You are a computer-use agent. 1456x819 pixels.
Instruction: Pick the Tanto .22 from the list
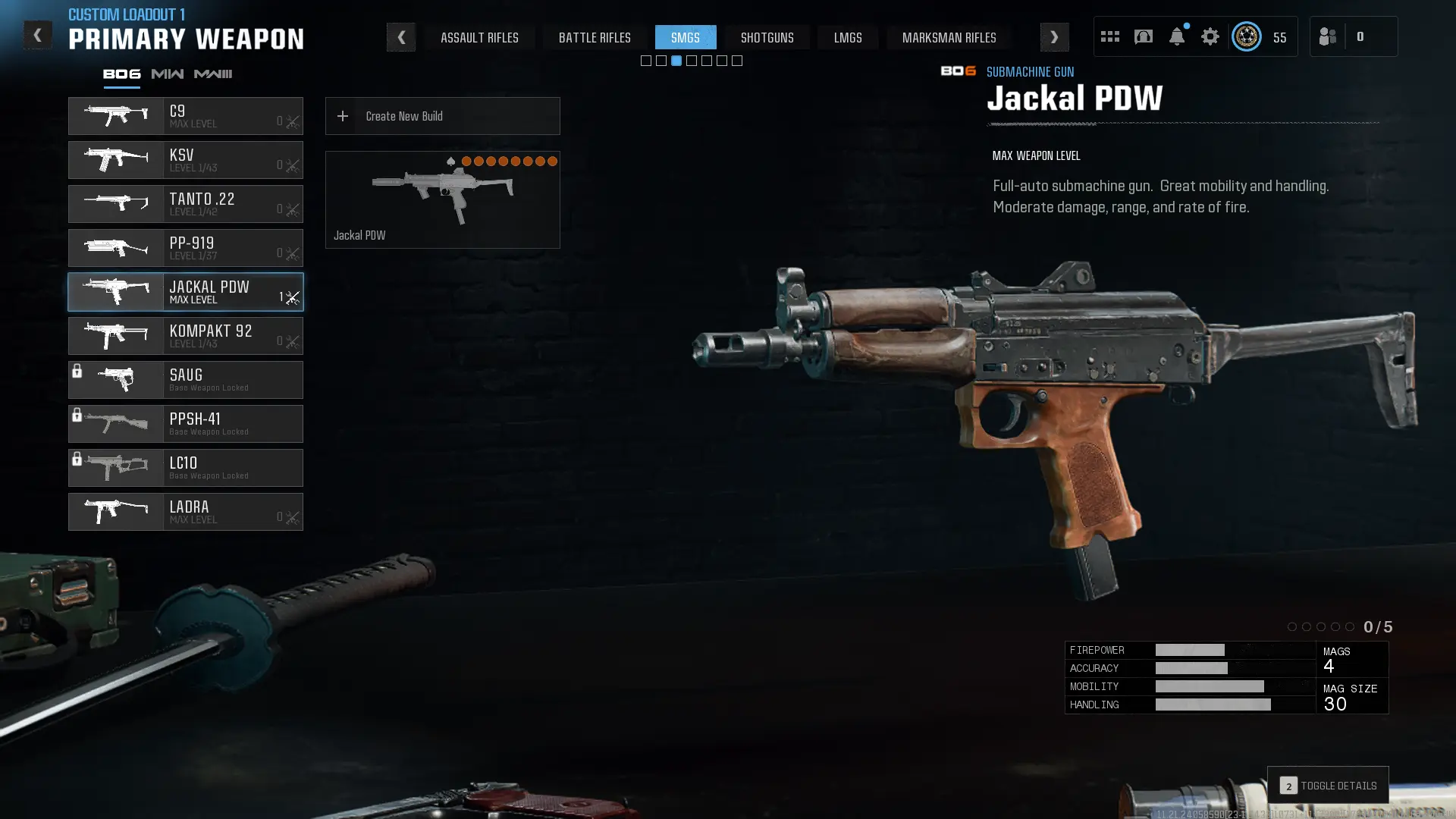point(186,204)
